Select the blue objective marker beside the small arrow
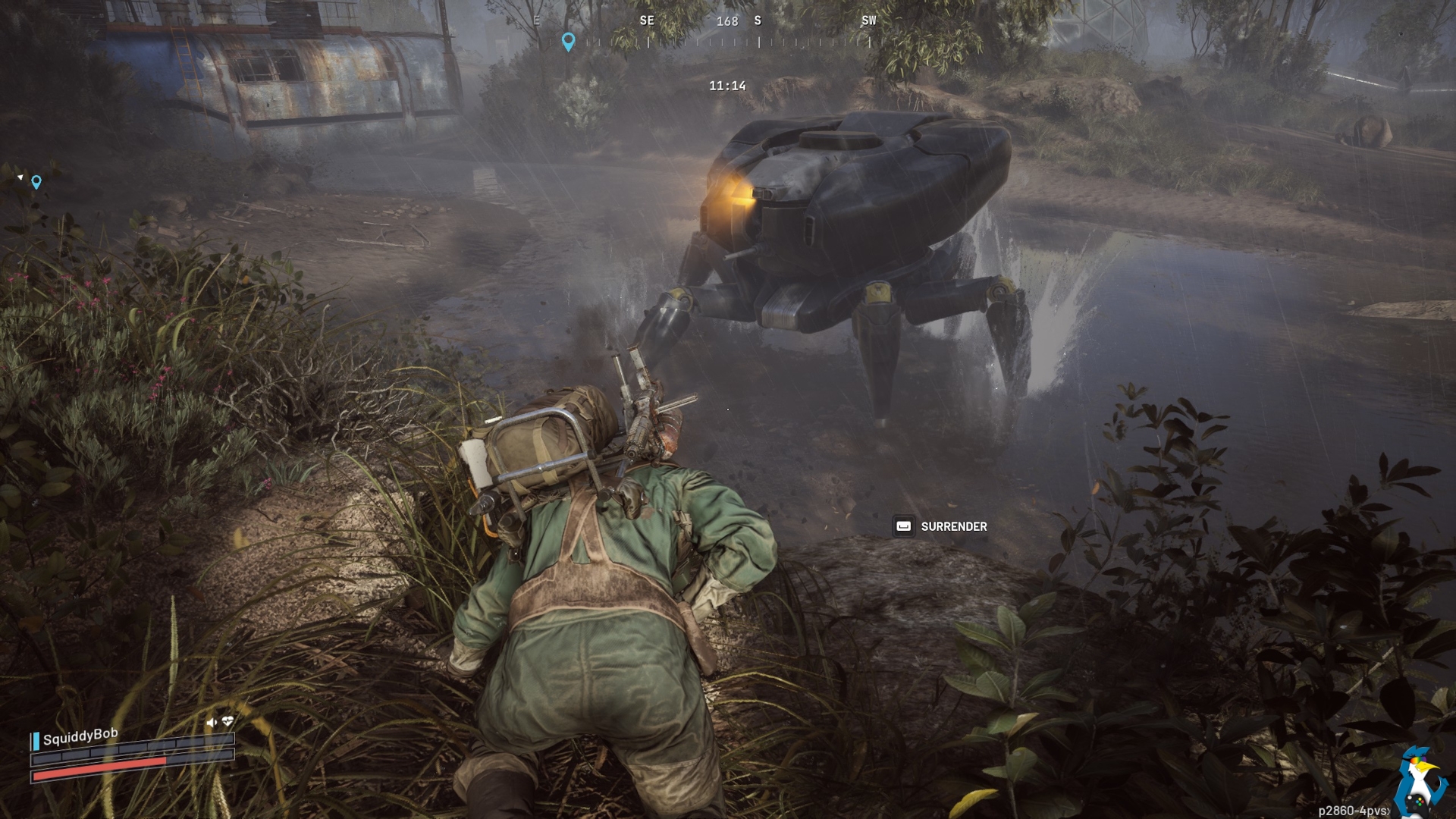 [36, 182]
